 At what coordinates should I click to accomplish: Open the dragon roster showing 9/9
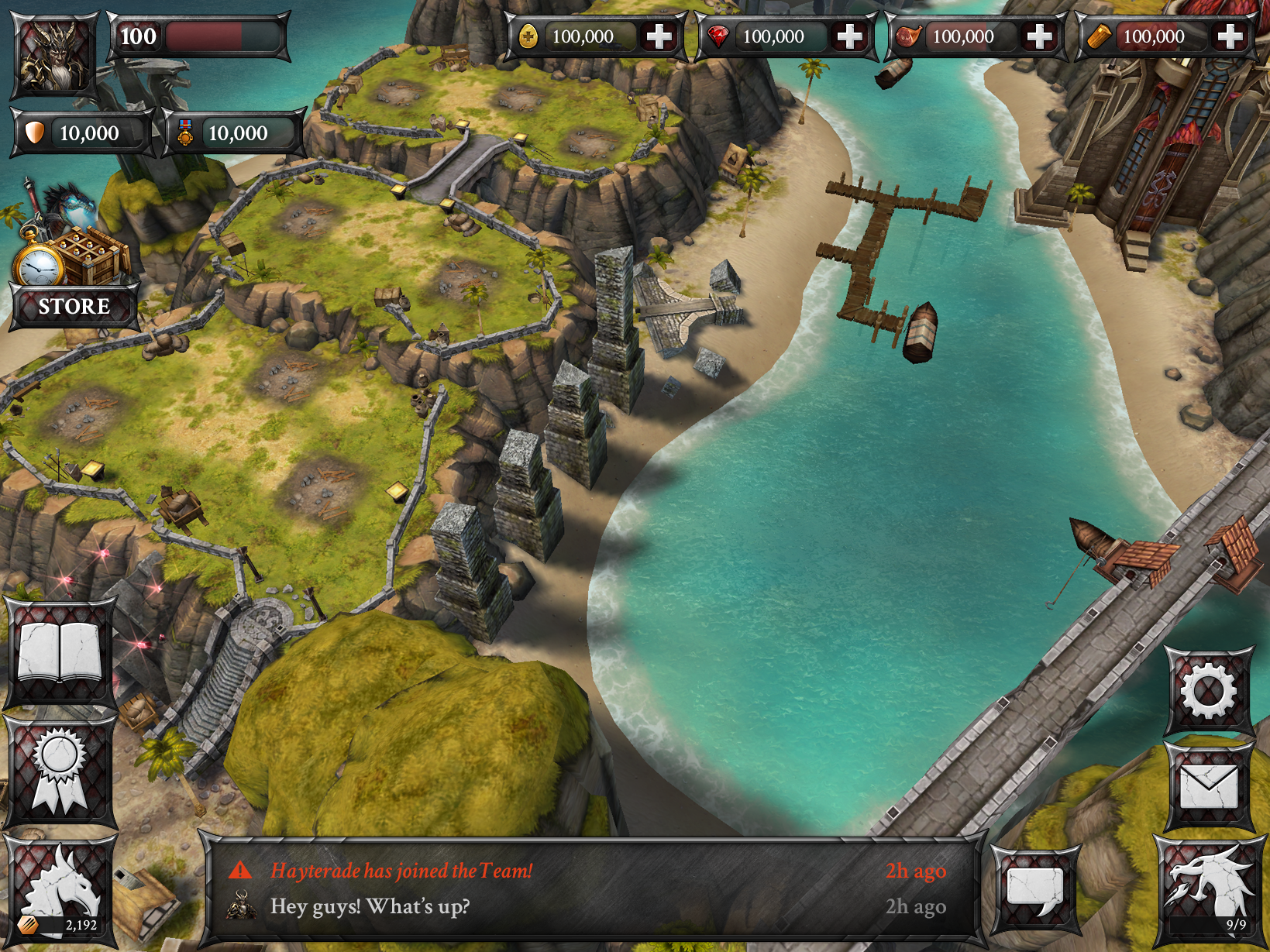[x=1208, y=891]
